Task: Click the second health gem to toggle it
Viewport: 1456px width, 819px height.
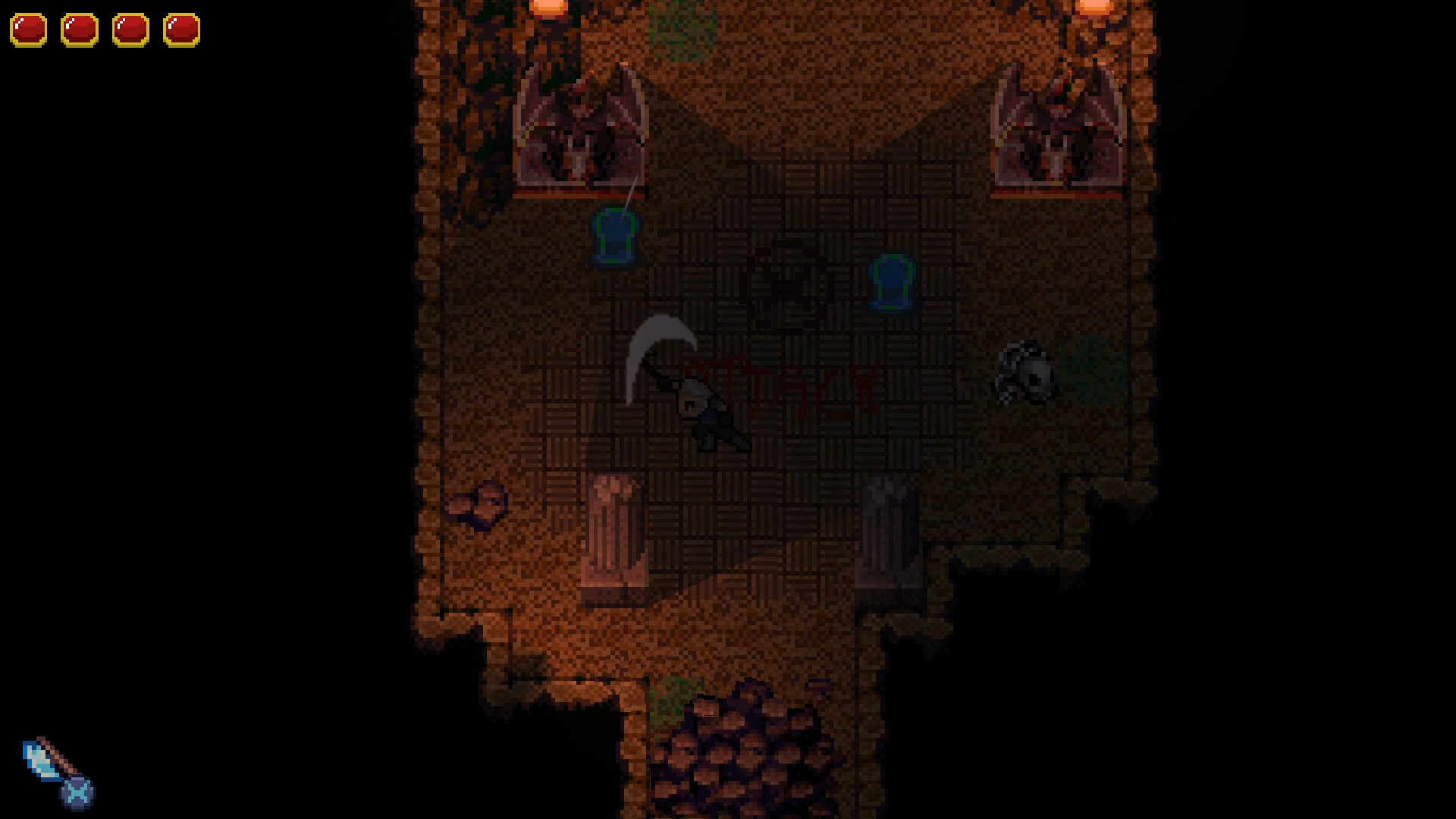Action: [80, 30]
